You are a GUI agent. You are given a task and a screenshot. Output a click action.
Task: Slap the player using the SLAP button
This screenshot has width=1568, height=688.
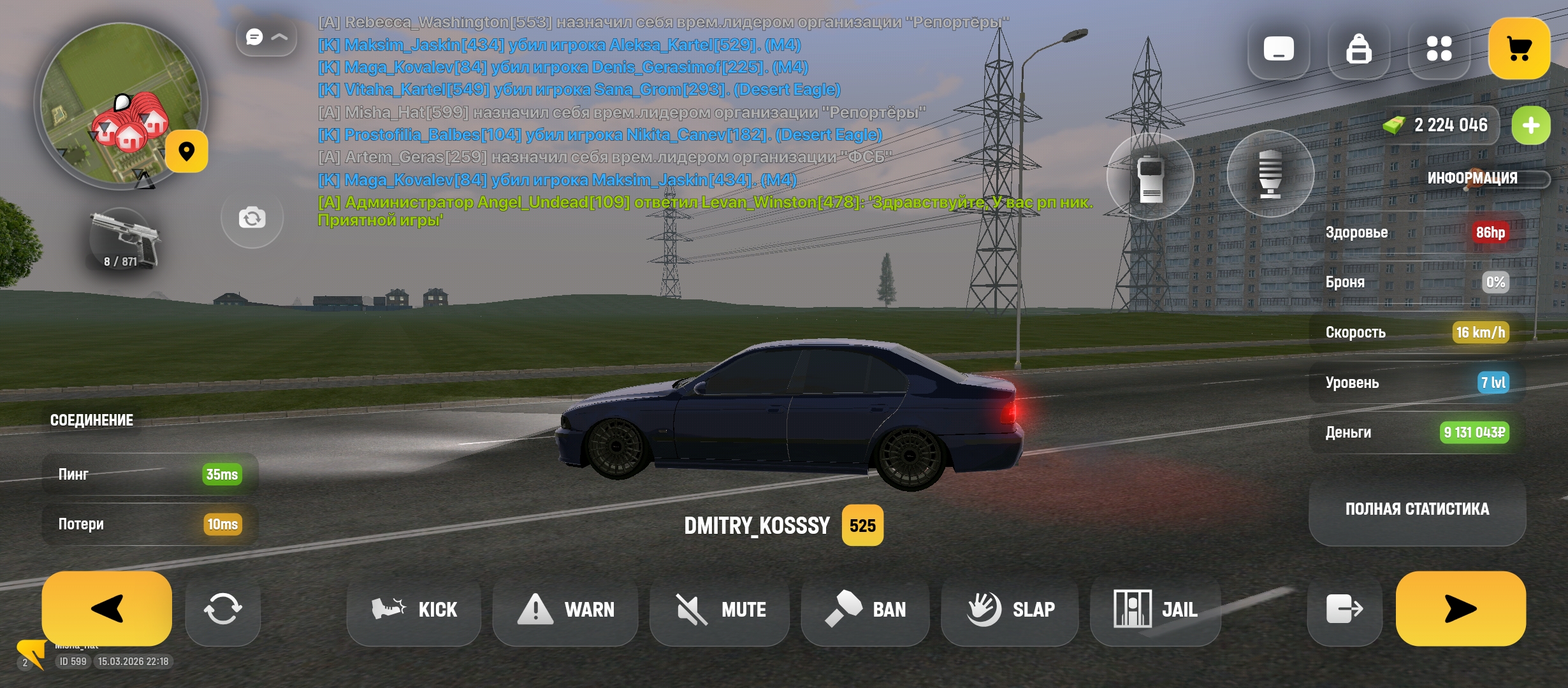[x=1010, y=610]
